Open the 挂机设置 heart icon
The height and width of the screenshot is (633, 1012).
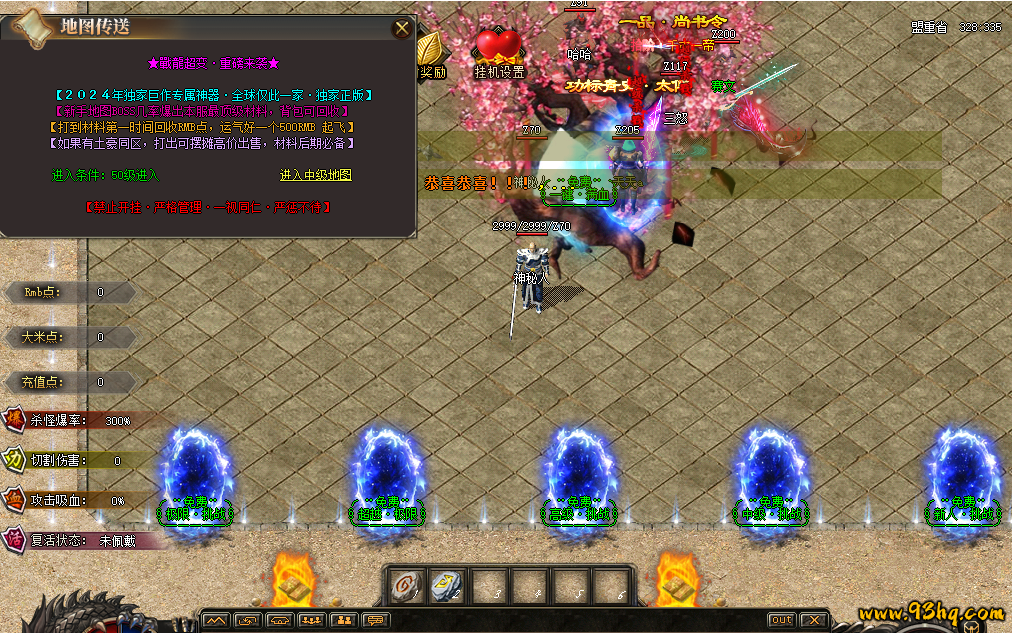pos(499,48)
